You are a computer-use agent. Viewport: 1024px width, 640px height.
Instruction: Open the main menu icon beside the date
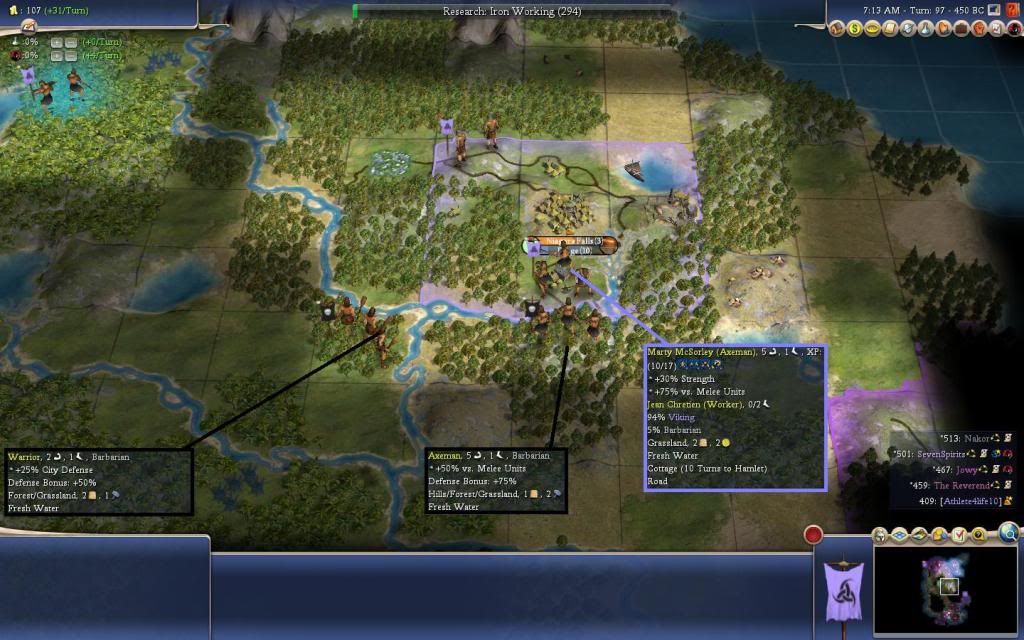coord(994,10)
